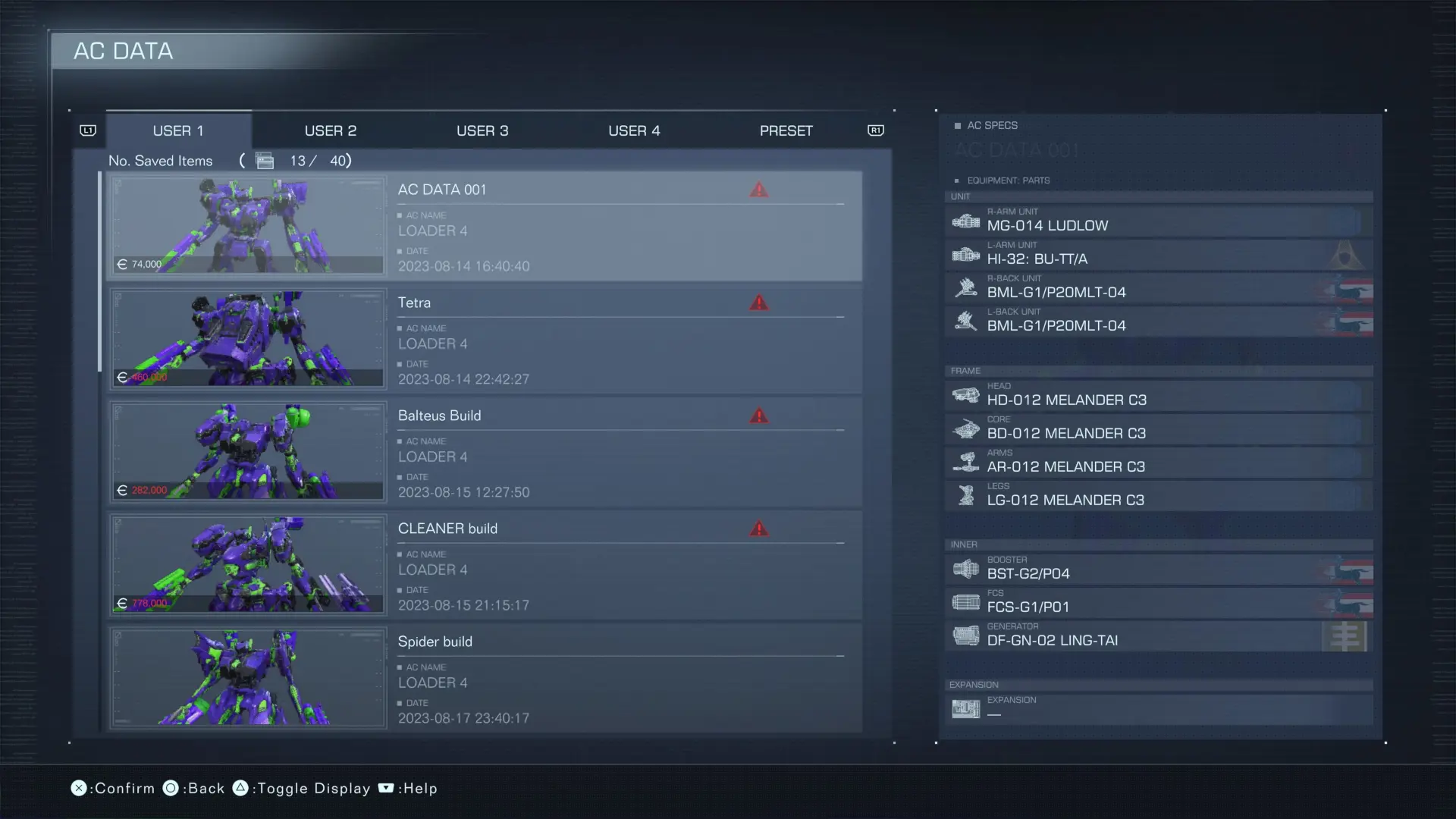1456x819 pixels.
Task: Click the R1 shoulder button icon
Action: (876, 130)
